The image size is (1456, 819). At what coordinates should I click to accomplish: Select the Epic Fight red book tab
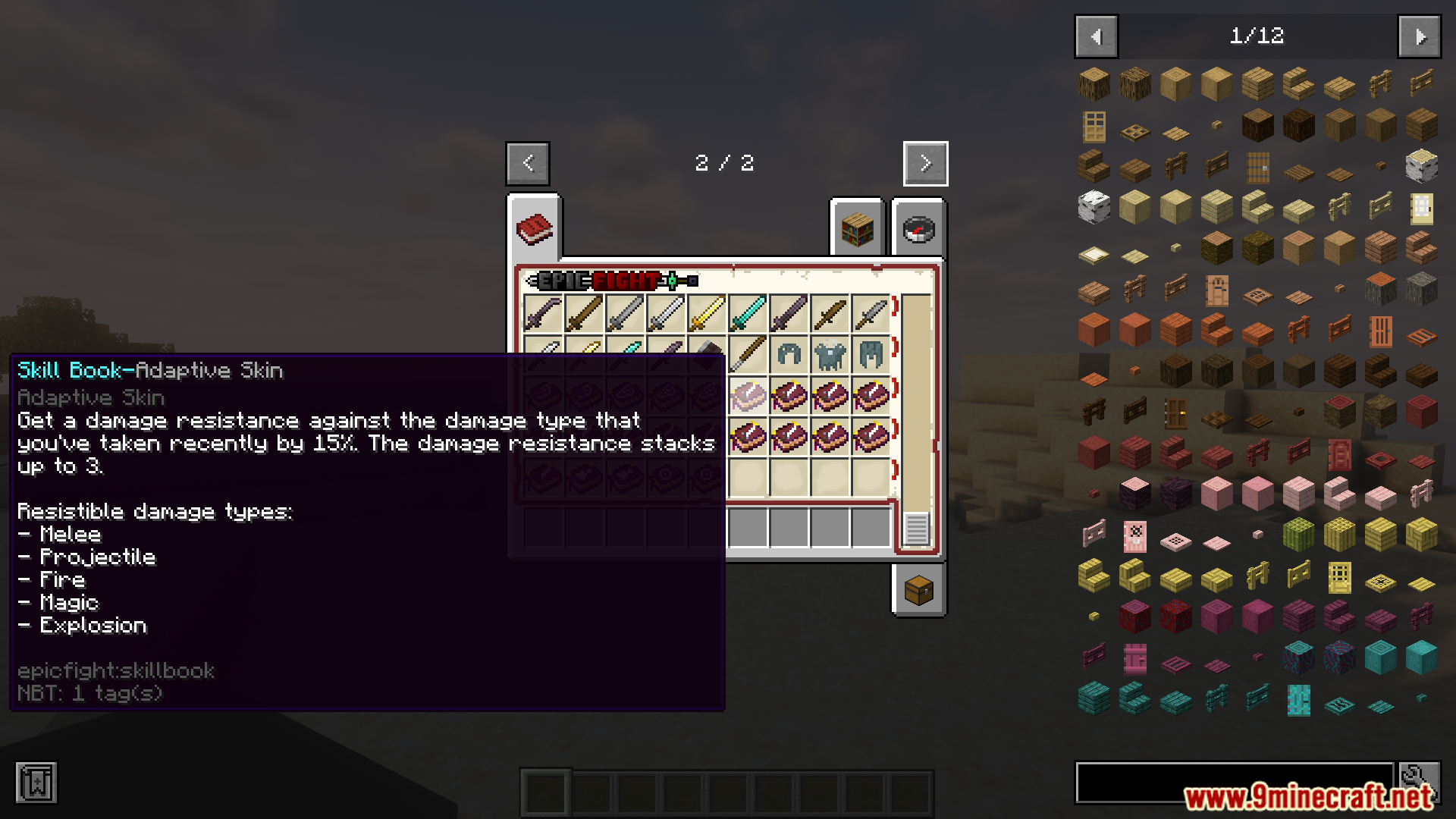[535, 228]
